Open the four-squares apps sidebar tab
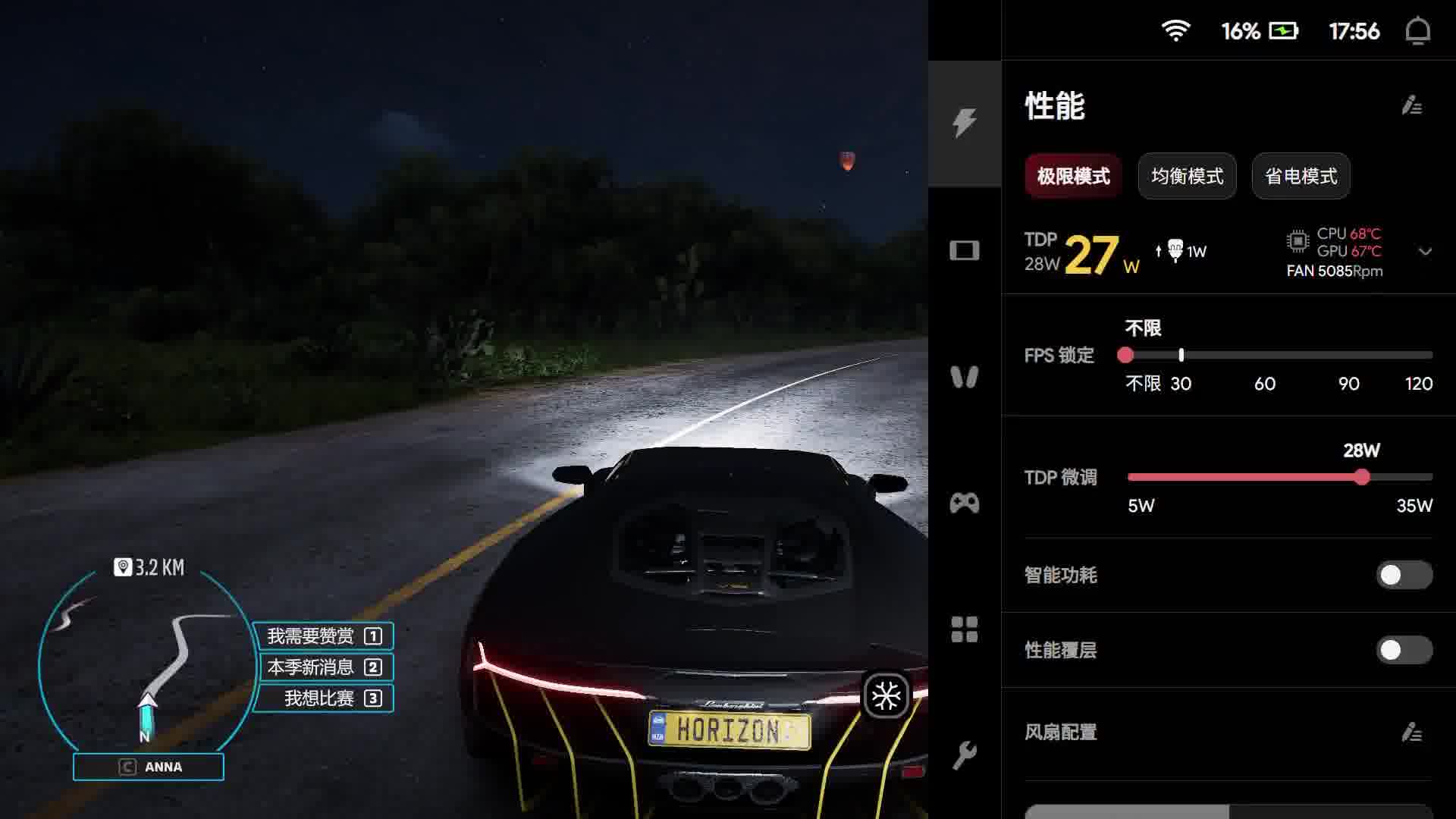 [x=965, y=629]
